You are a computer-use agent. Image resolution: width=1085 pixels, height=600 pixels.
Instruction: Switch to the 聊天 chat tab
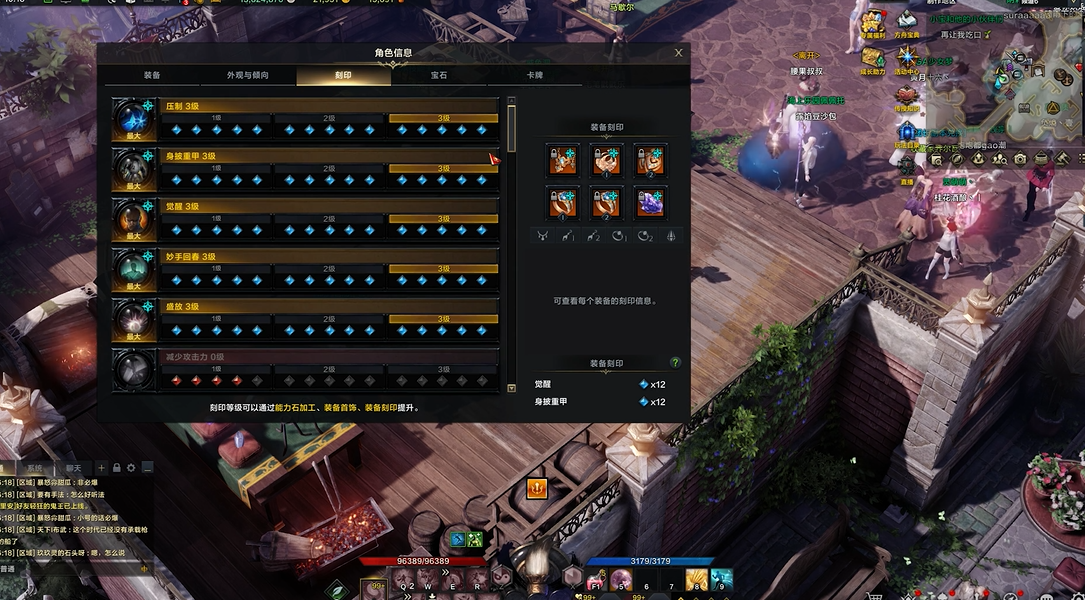(x=73, y=468)
